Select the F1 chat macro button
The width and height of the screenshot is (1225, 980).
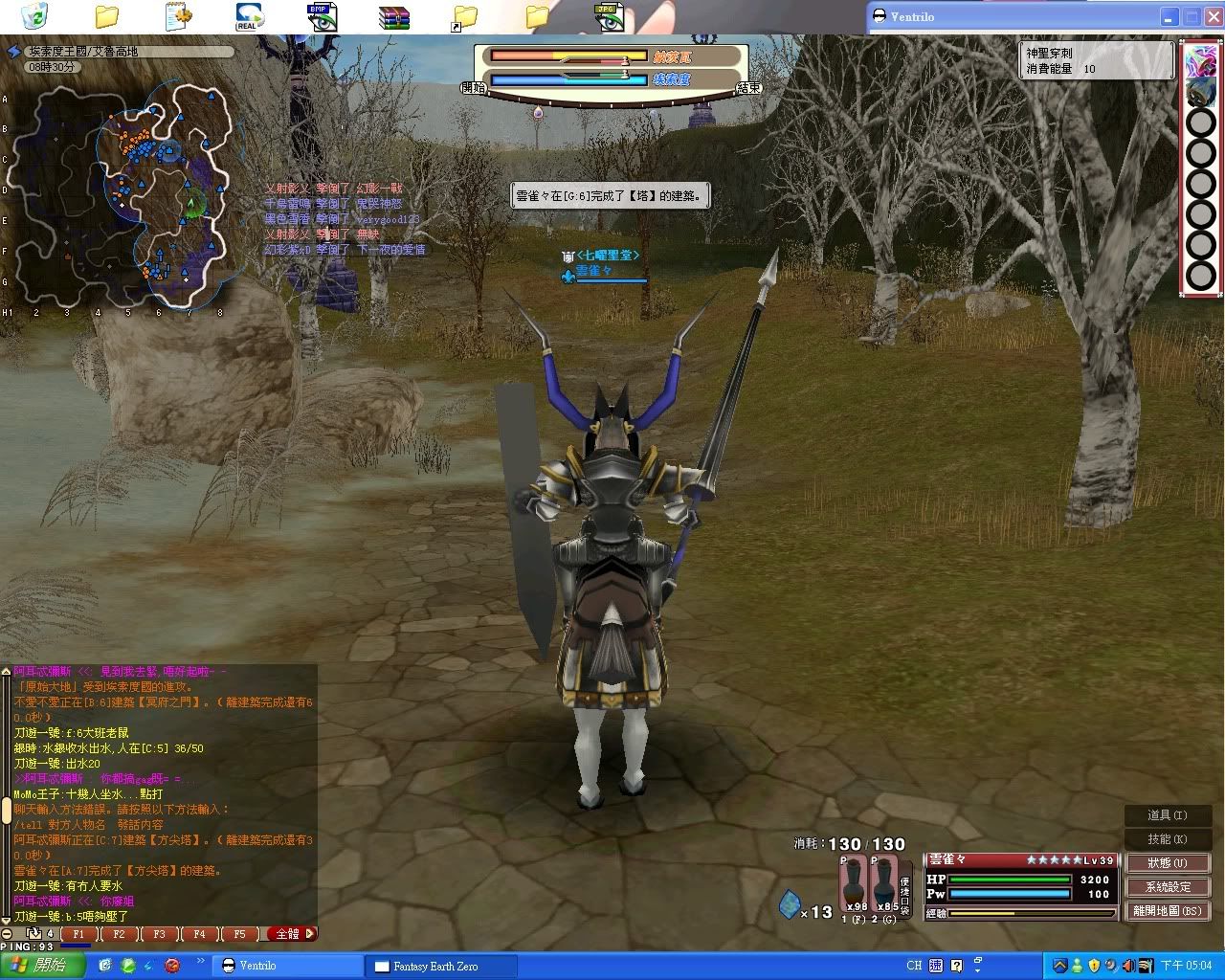coord(78,934)
